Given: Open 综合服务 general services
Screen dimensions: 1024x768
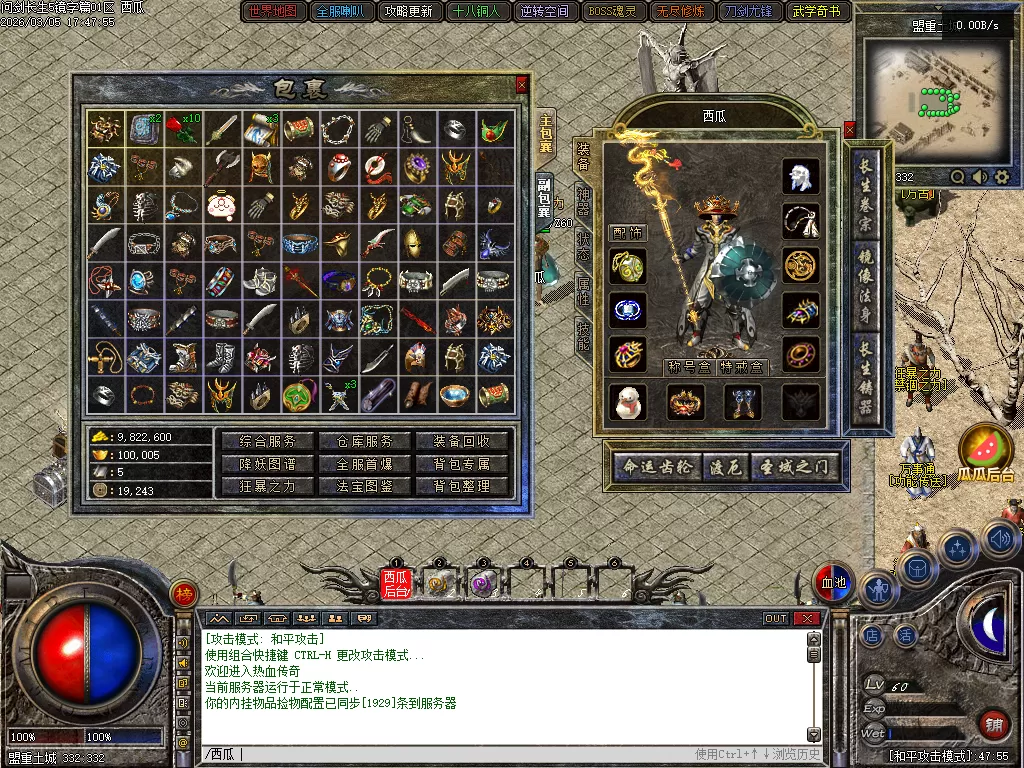Looking at the screenshot, I should [x=268, y=441].
